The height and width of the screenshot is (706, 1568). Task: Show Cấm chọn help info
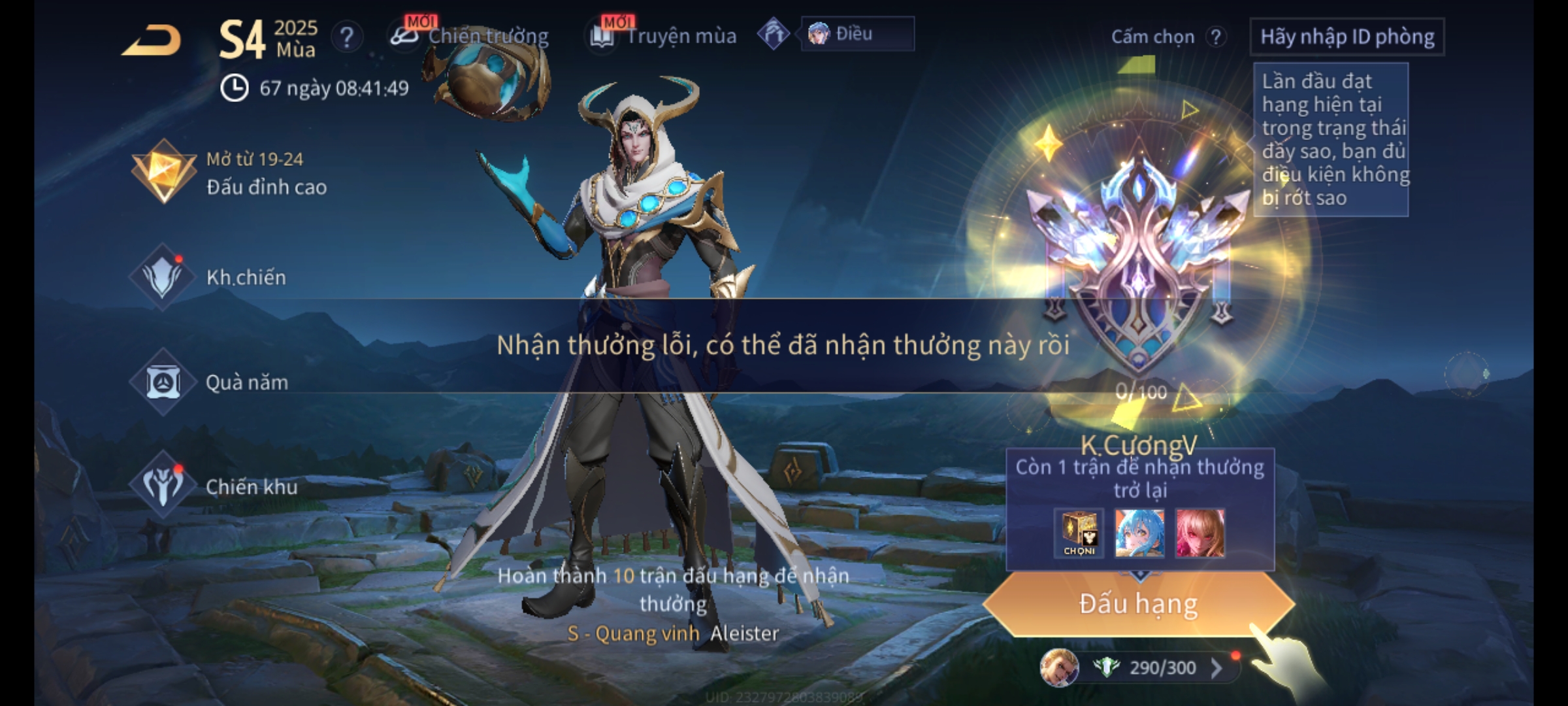(x=1216, y=37)
